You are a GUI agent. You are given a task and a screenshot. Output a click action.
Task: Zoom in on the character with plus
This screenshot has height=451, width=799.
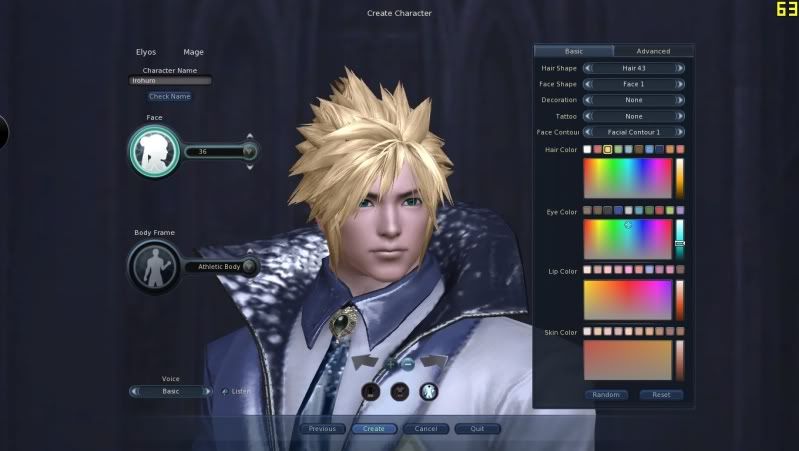point(391,363)
